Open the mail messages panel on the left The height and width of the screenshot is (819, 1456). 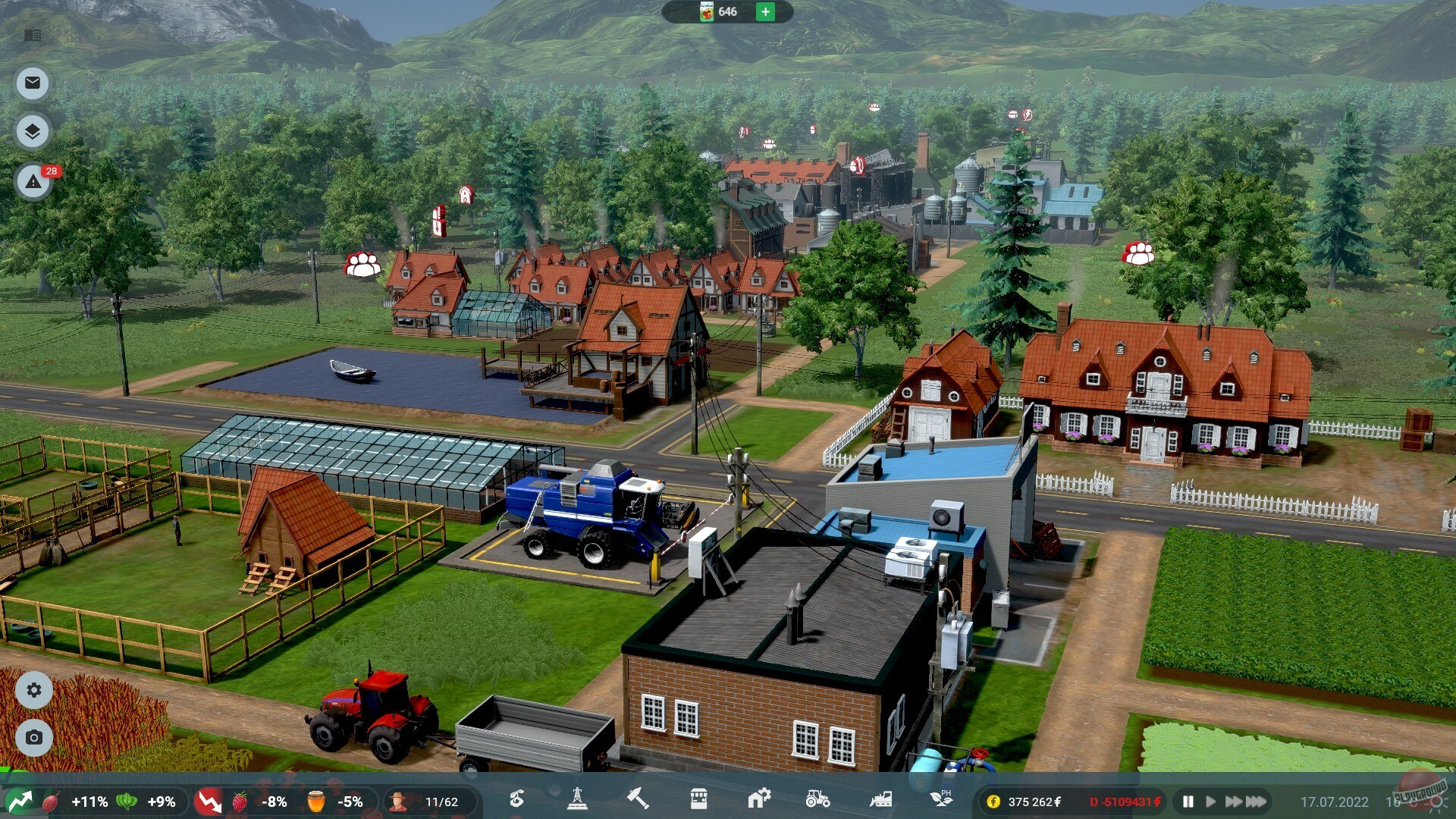(x=32, y=83)
